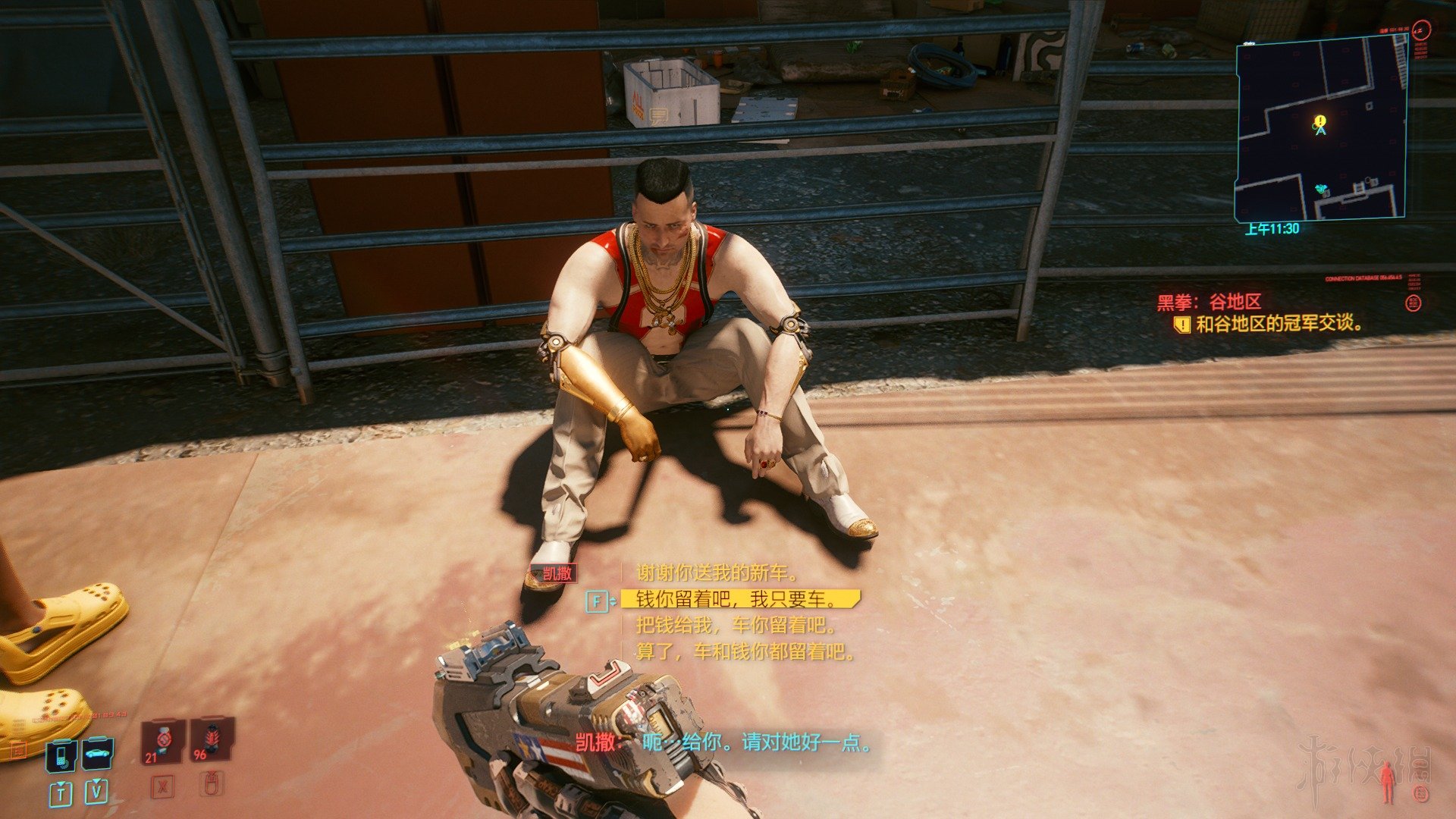Open the phone icon
The image size is (1456, 819).
pos(61,754)
